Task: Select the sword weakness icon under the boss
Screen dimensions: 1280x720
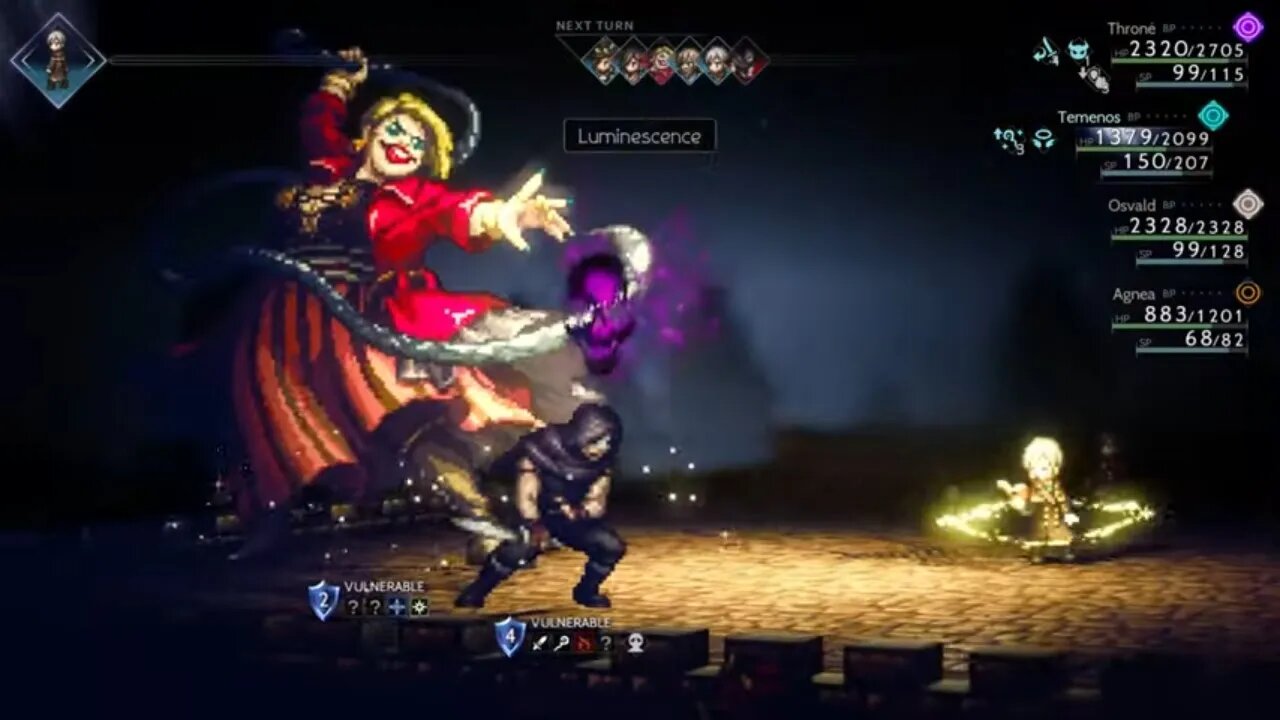Action: (539, 642)
